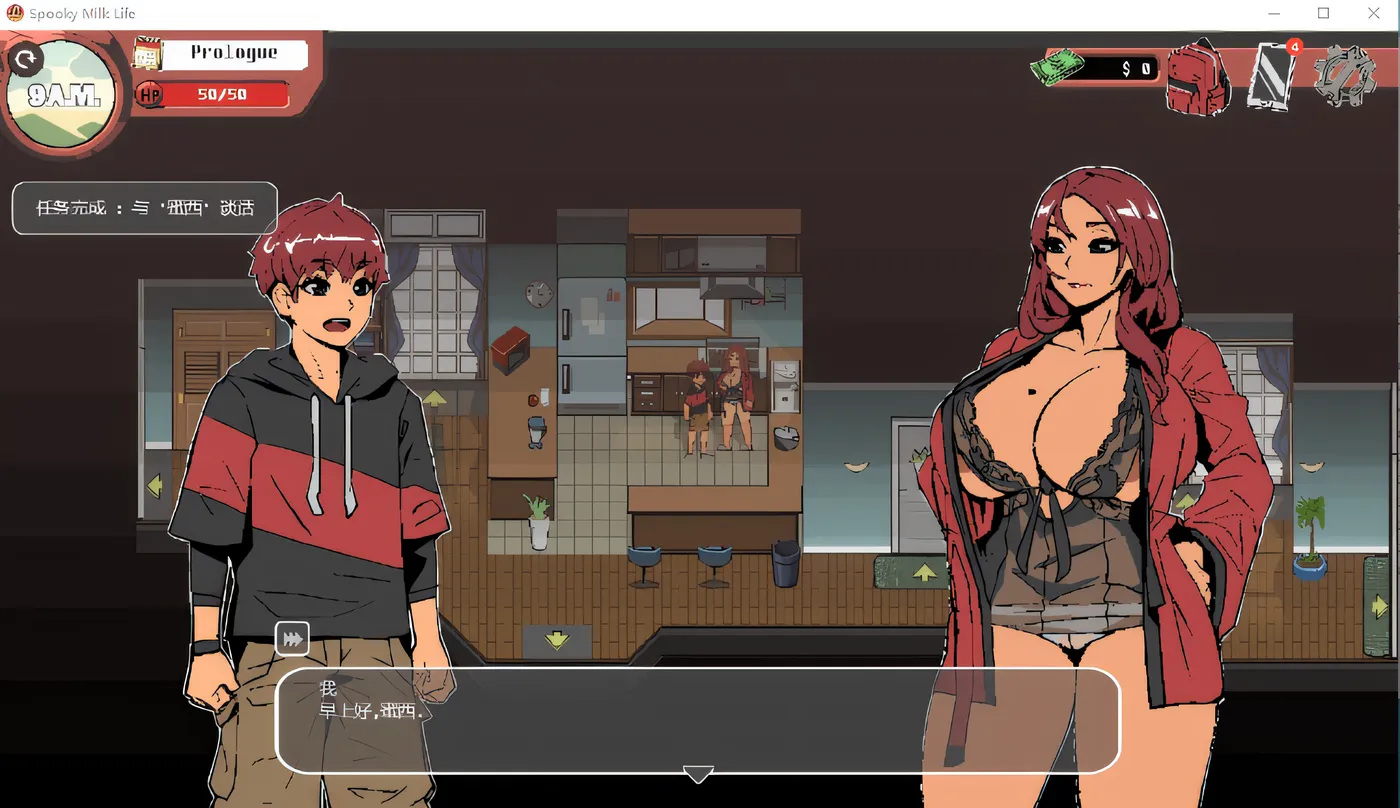Click the green cash wallet icon

point(1057,65)
